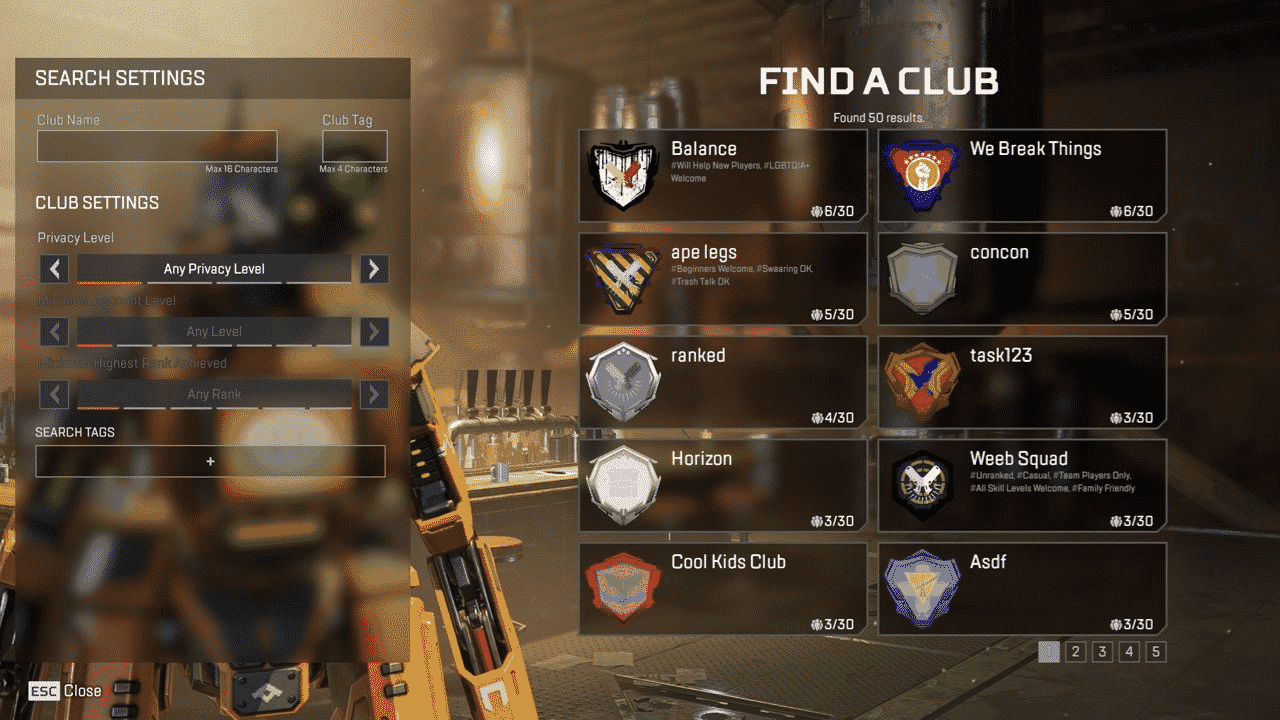Cycle Privacy Level forward with right arrow
The height and width of the screenshot is (720, 1280).
pos(374,269)
